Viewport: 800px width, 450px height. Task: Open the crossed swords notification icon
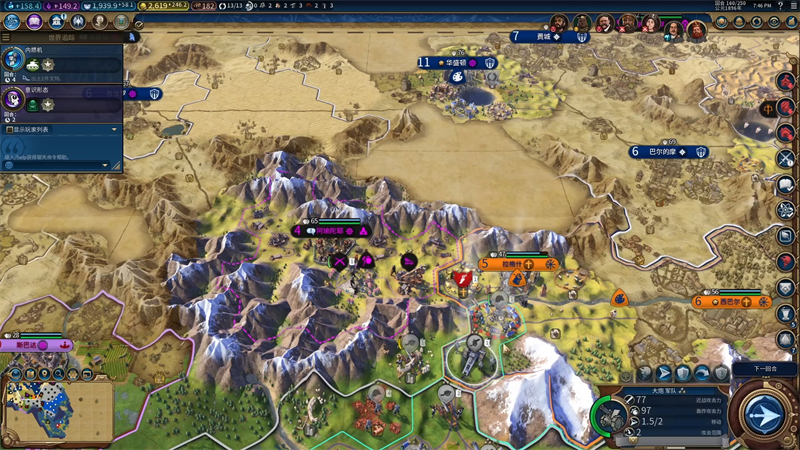(786, 158)
